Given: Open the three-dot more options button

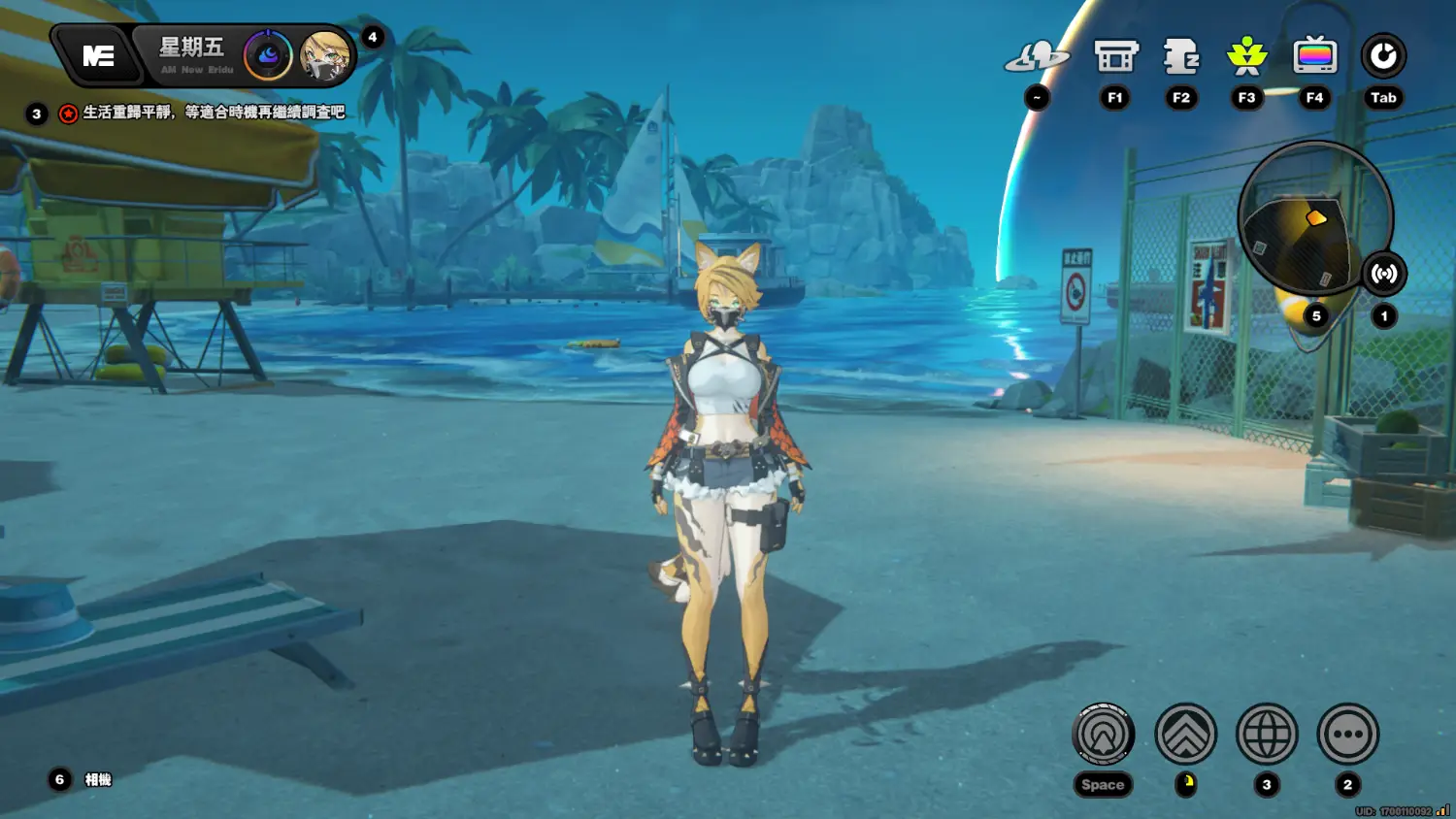Looking at the screenshot, I should (1348, 734).
